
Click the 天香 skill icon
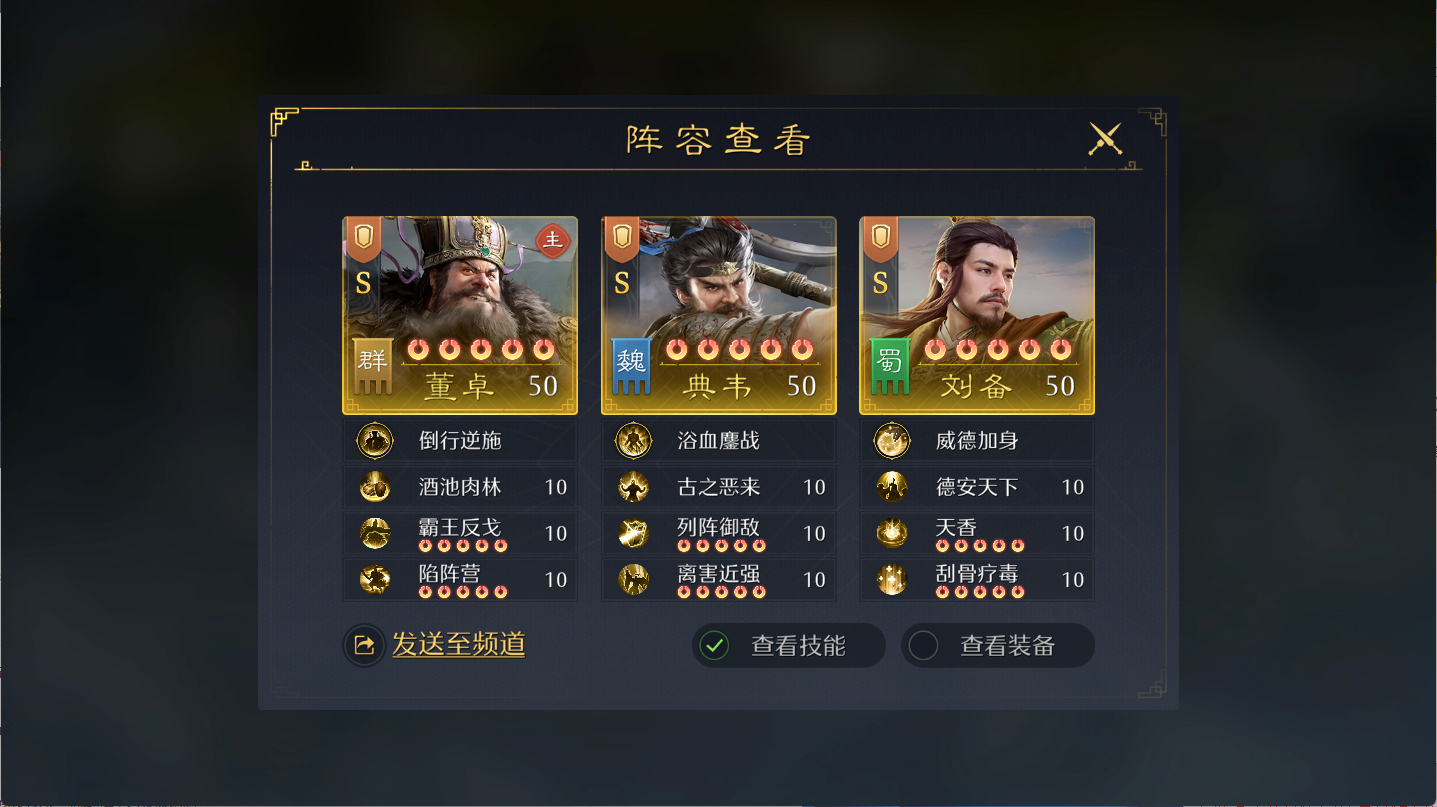click(891, 532)
